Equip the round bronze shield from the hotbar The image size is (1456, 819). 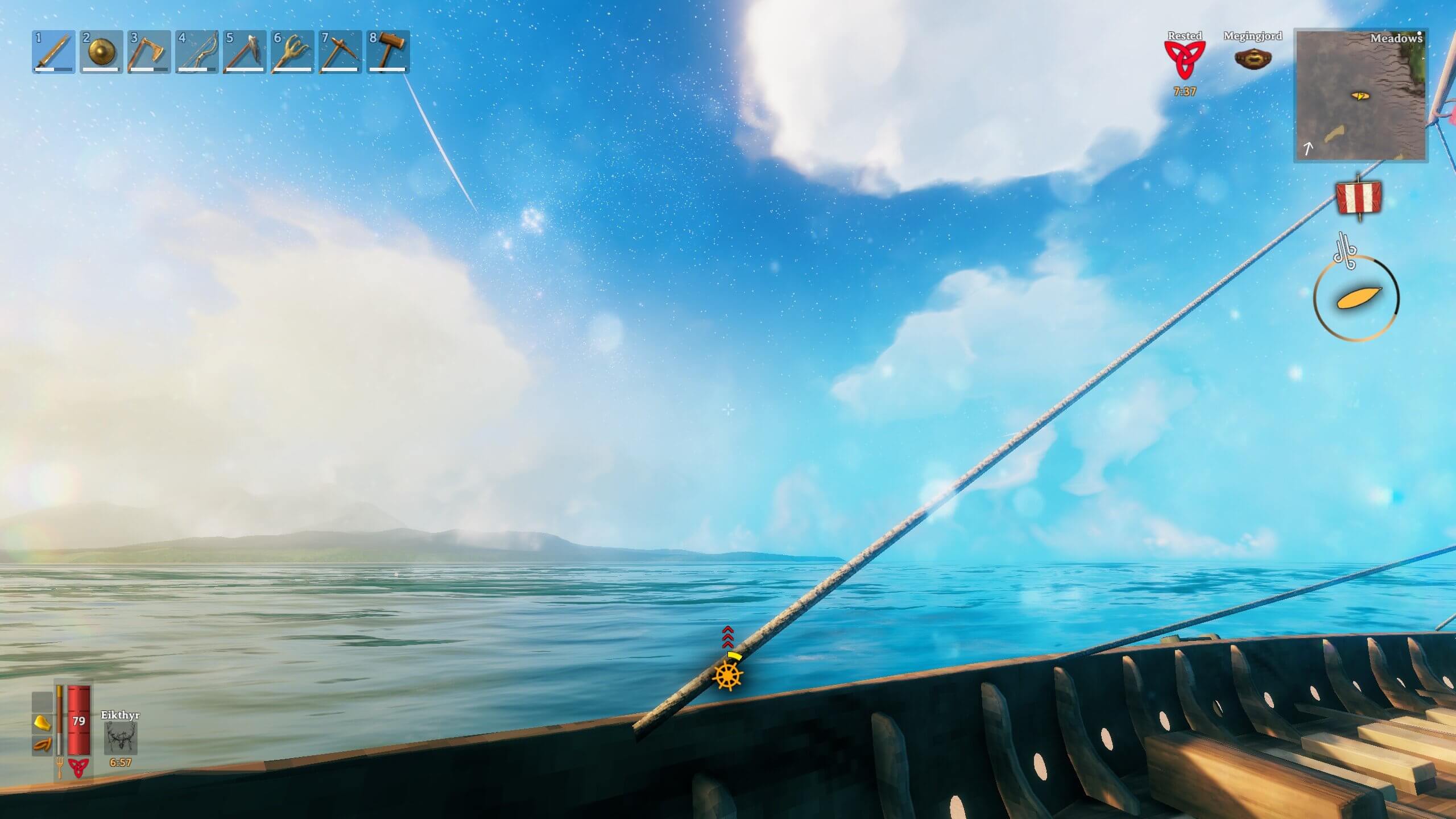(x=101, y=52)
